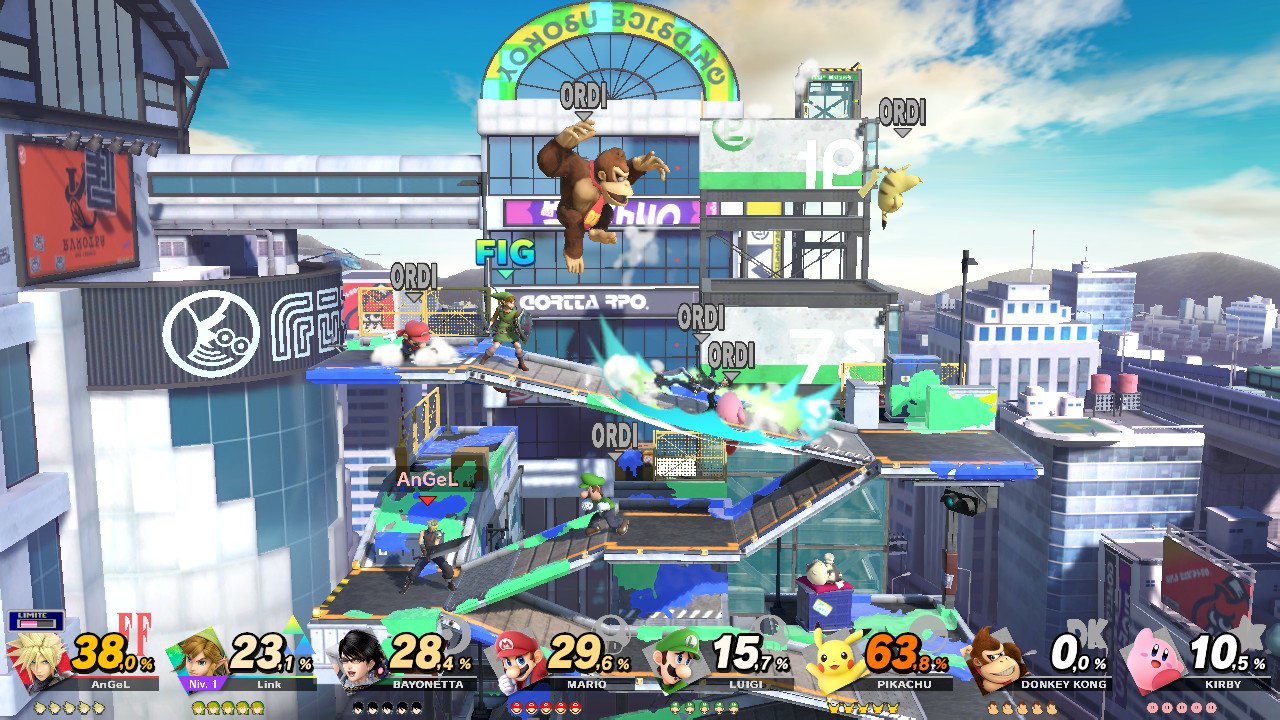
Task: Click Donkey Kong's character portrait
Action: [x=994, y=658]
